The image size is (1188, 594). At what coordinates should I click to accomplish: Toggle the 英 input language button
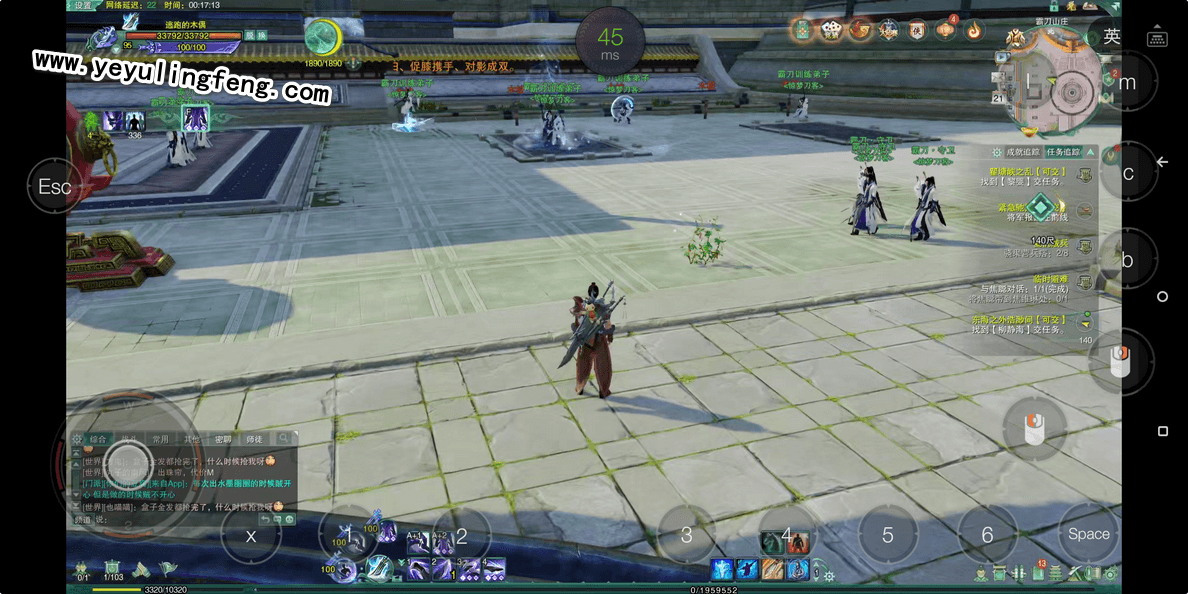coord(1111,37)
